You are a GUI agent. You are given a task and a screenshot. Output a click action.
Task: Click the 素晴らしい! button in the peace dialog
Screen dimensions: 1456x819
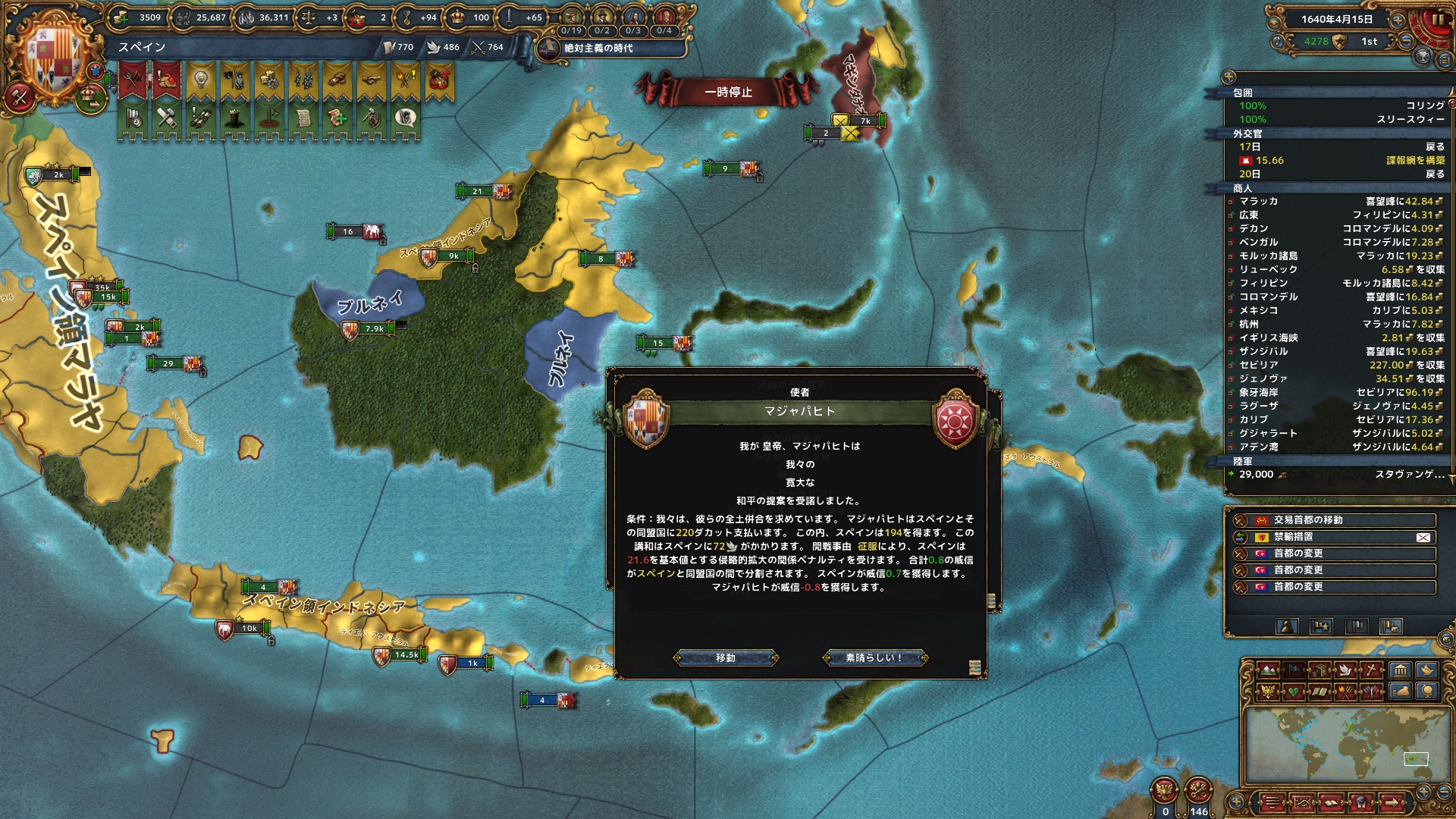pos(874,657)
